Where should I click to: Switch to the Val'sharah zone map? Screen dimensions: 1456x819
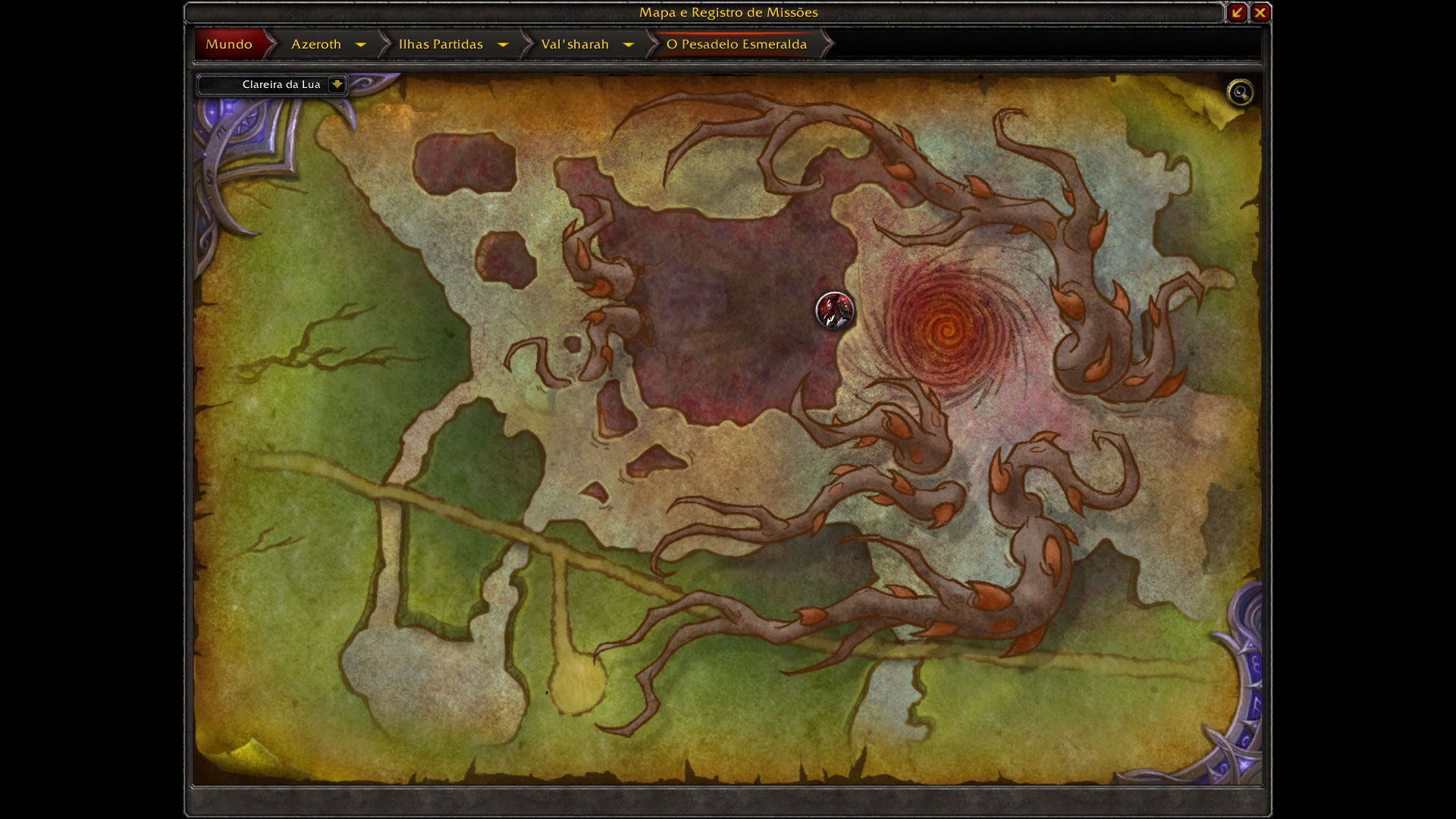tap(575, 44)
